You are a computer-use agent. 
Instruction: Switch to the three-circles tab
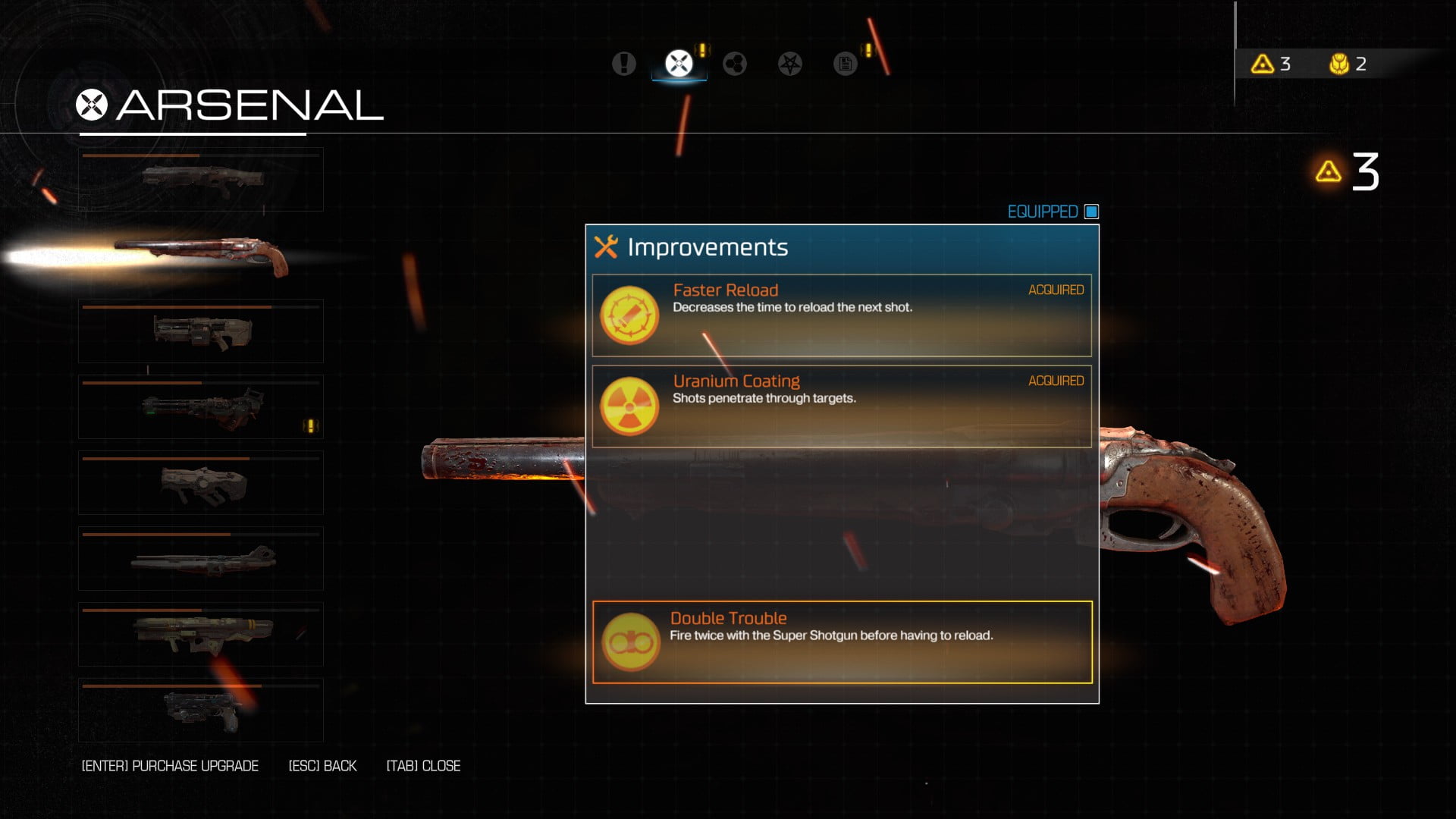[x=734, y=64]
